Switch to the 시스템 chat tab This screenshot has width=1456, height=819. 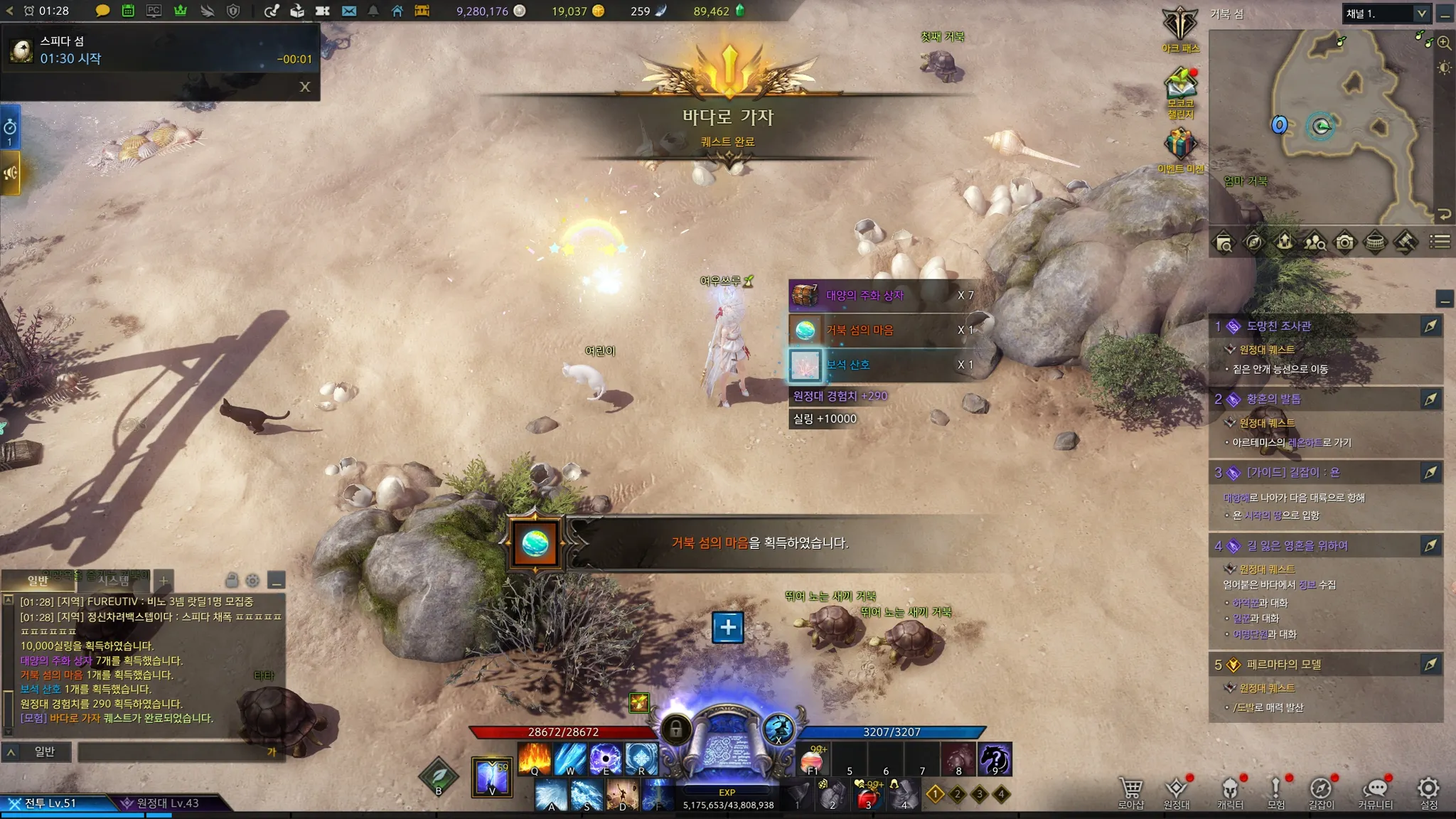(x=113, y=580)
